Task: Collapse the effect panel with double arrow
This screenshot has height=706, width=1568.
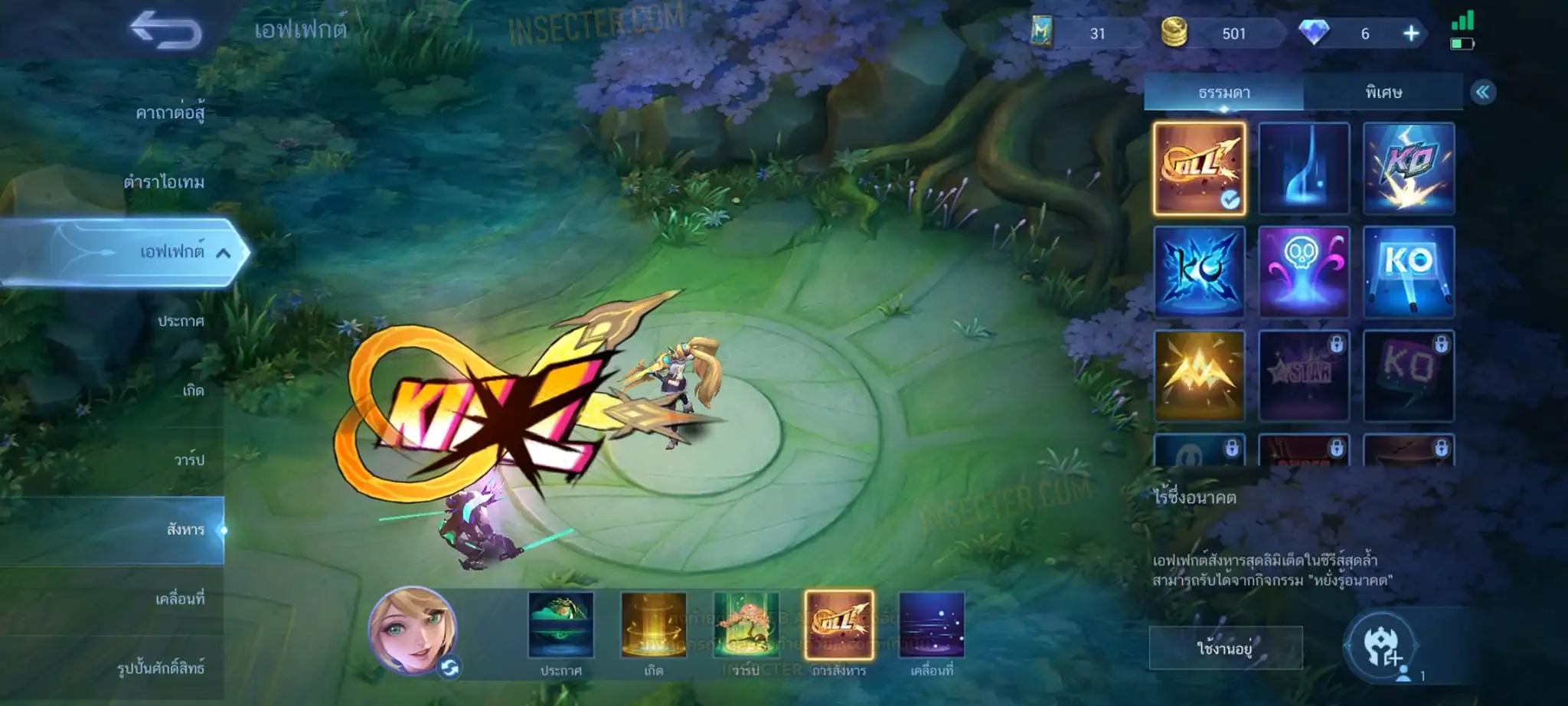Action: click(x=1482, y=93)
